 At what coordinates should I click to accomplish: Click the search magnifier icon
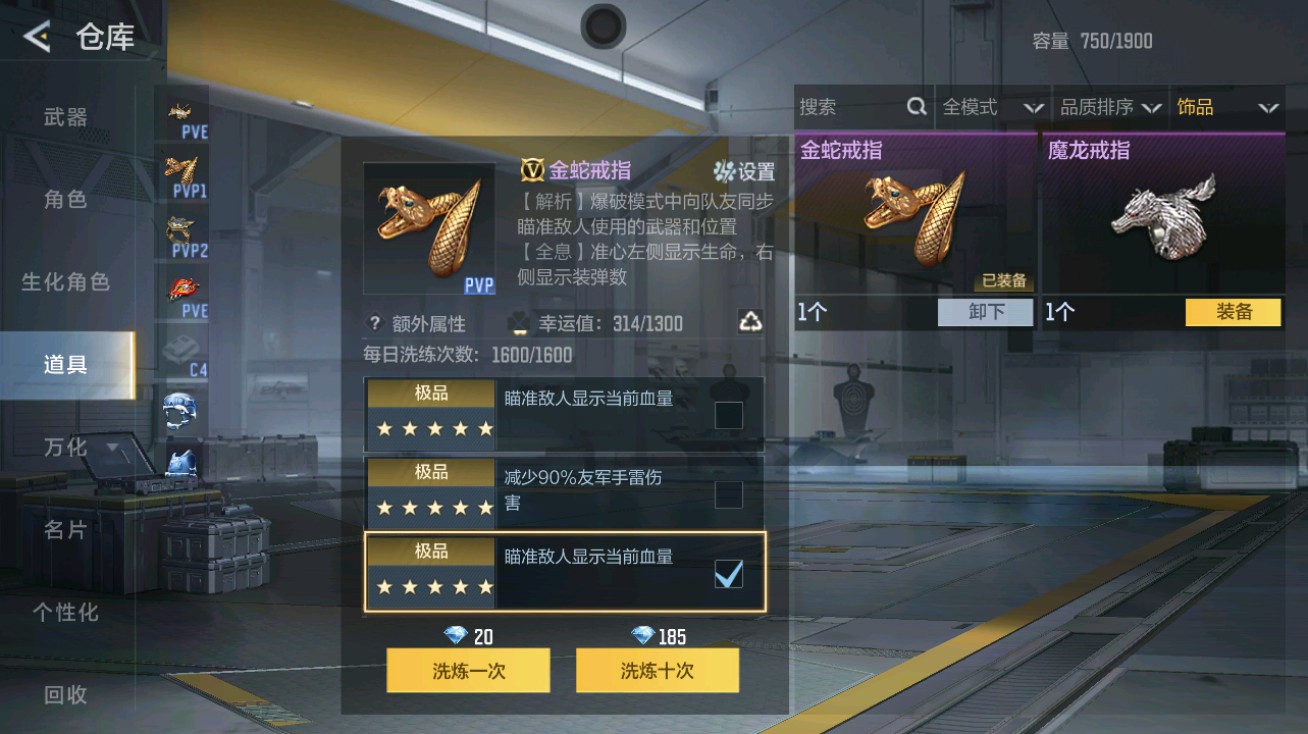click(916, 107)
